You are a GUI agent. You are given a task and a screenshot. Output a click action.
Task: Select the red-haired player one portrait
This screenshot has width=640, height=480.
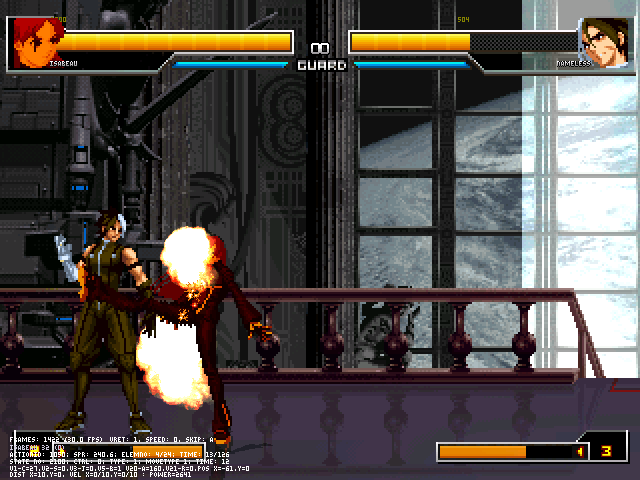tap(36, 41)
